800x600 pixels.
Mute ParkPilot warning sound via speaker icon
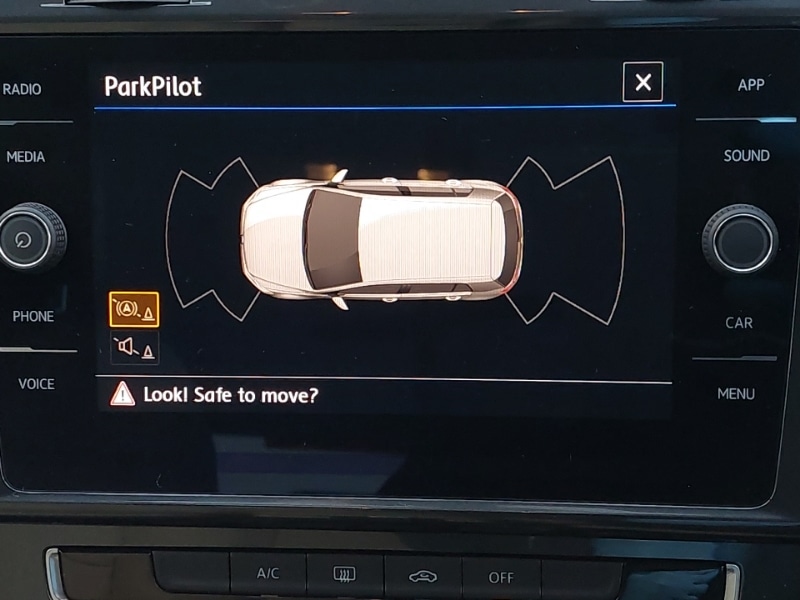pyautogui.click(x=134, y=348)
